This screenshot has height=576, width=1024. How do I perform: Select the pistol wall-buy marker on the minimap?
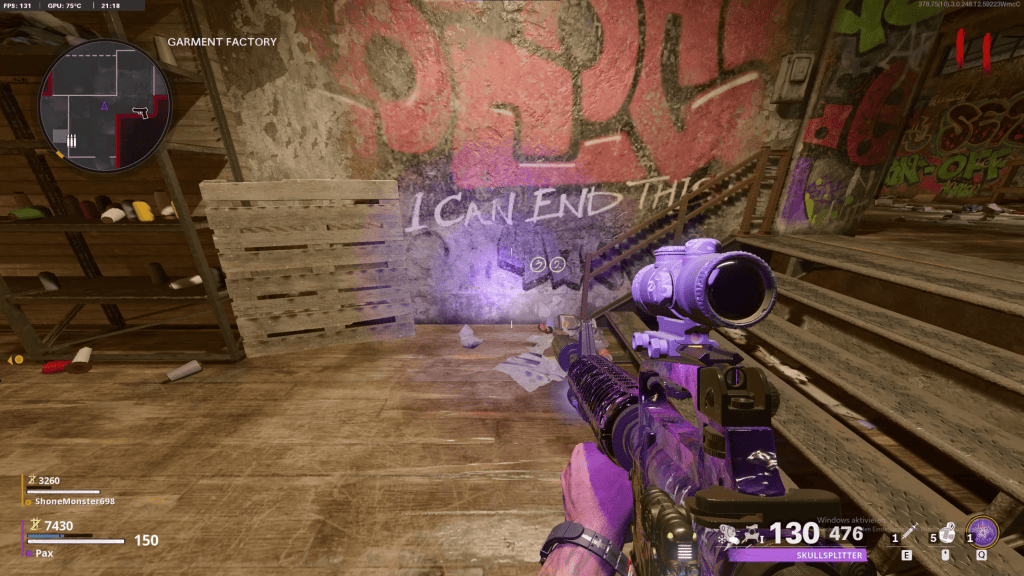139,111
